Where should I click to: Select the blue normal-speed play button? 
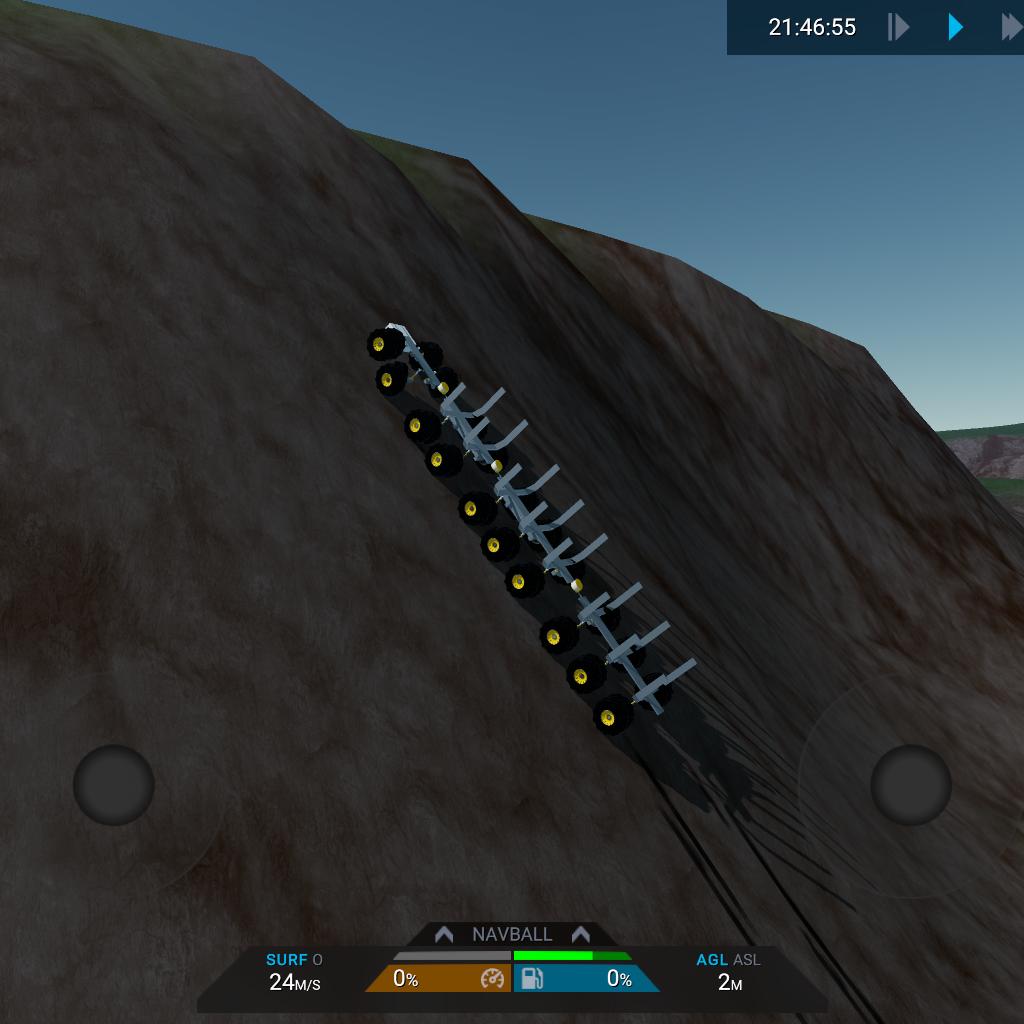click(955, 27)
